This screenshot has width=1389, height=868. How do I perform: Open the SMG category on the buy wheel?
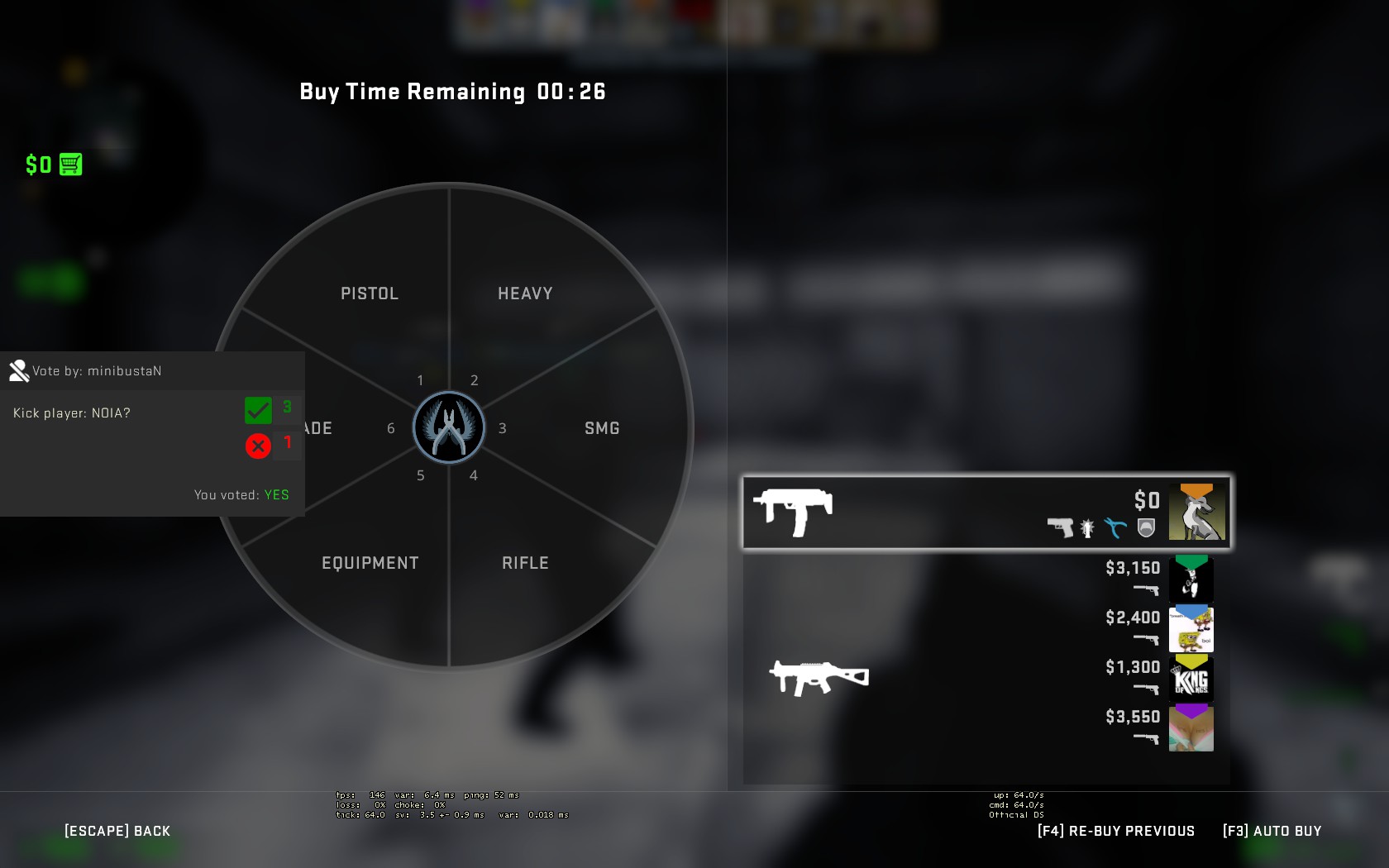pos(602,427)
